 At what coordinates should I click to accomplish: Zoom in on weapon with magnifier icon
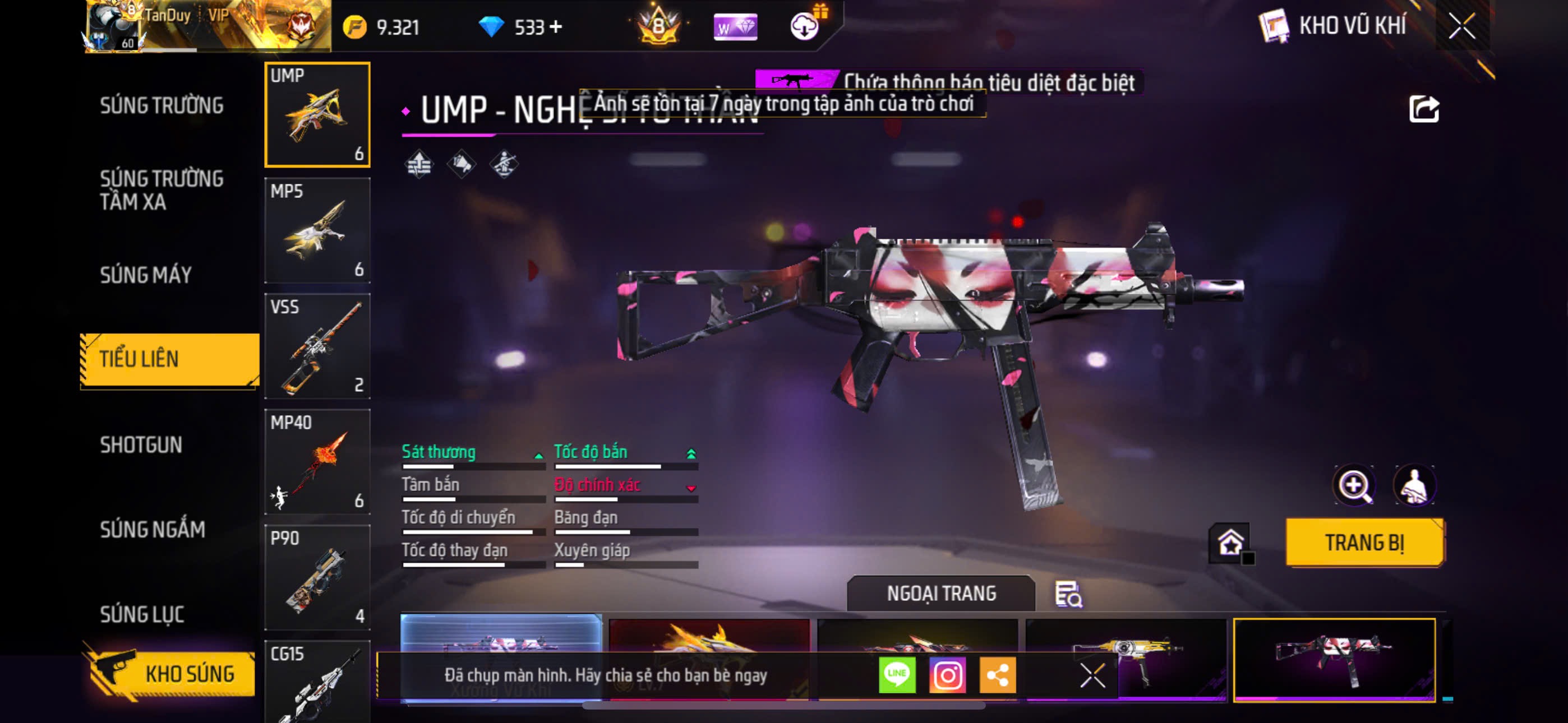1354,485
